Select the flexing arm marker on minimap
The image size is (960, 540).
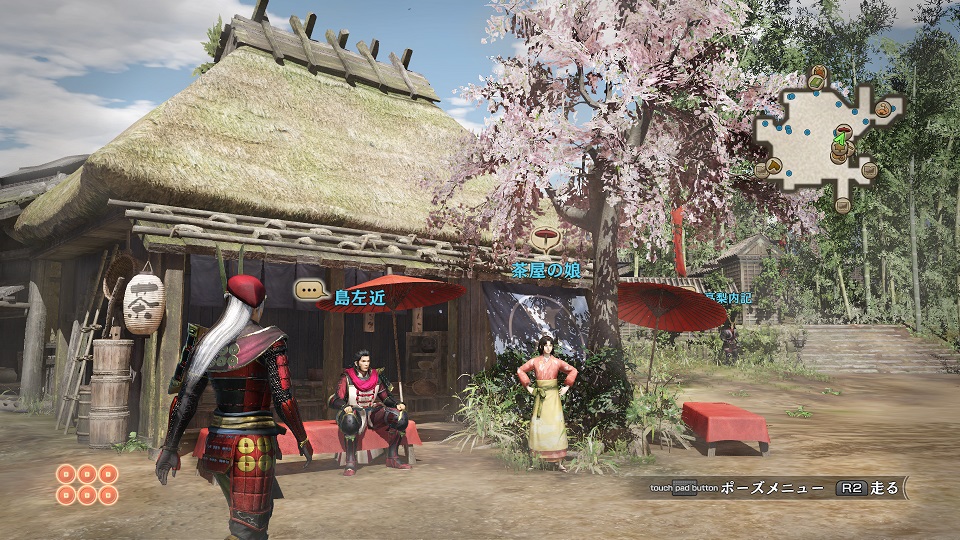point(884,109)
